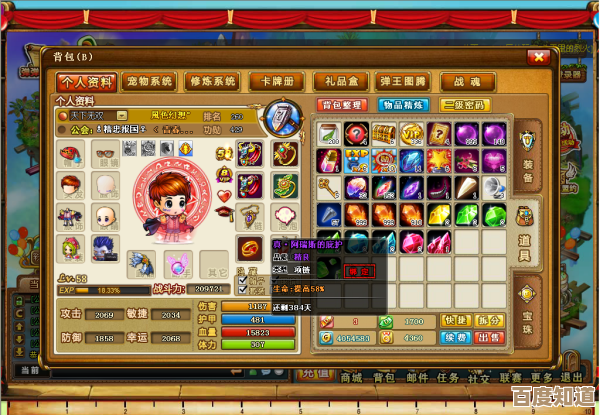Close the backpack window

[541, 57]
